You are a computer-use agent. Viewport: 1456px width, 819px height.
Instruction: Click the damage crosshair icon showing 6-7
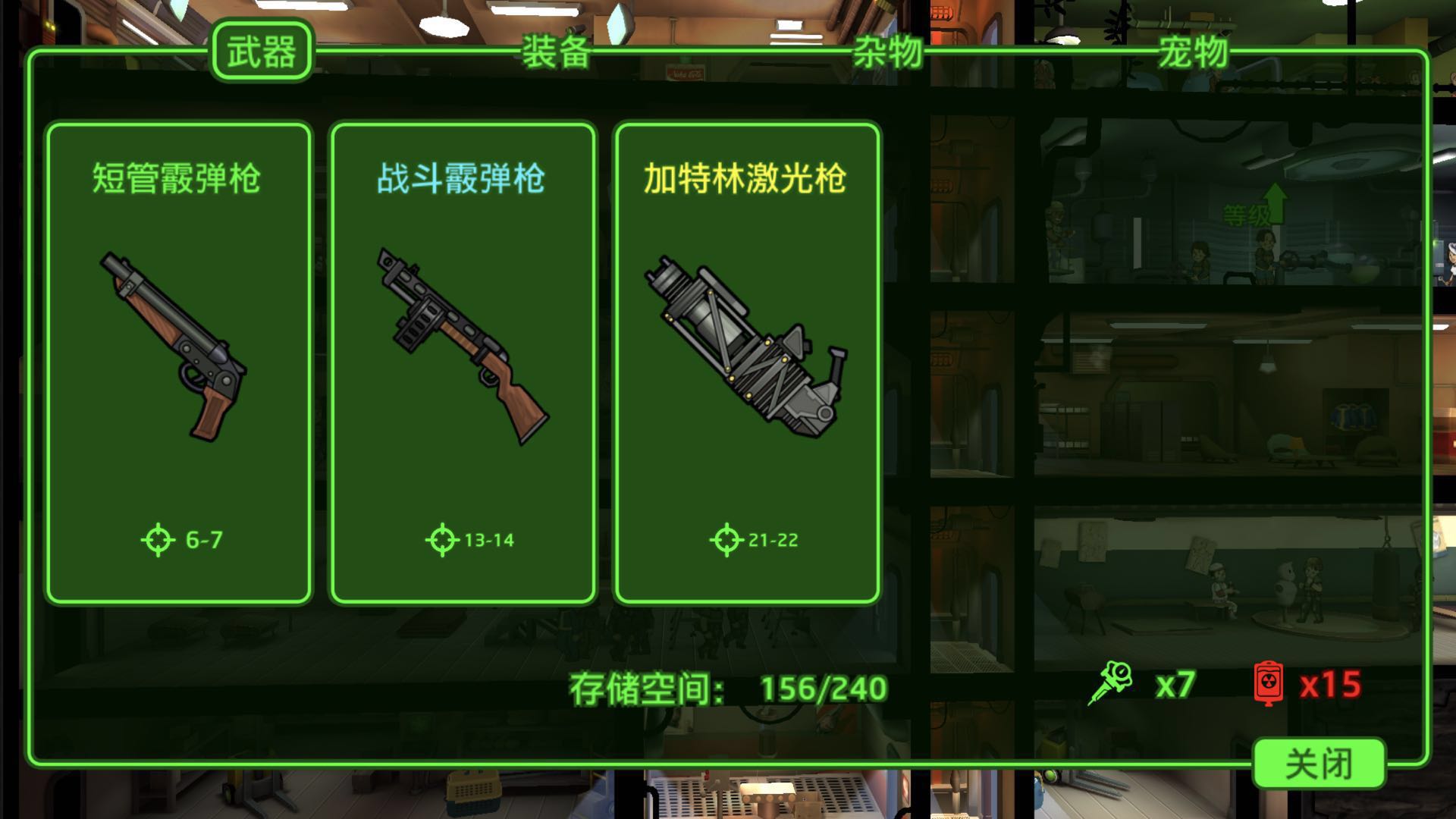(157, 539)
